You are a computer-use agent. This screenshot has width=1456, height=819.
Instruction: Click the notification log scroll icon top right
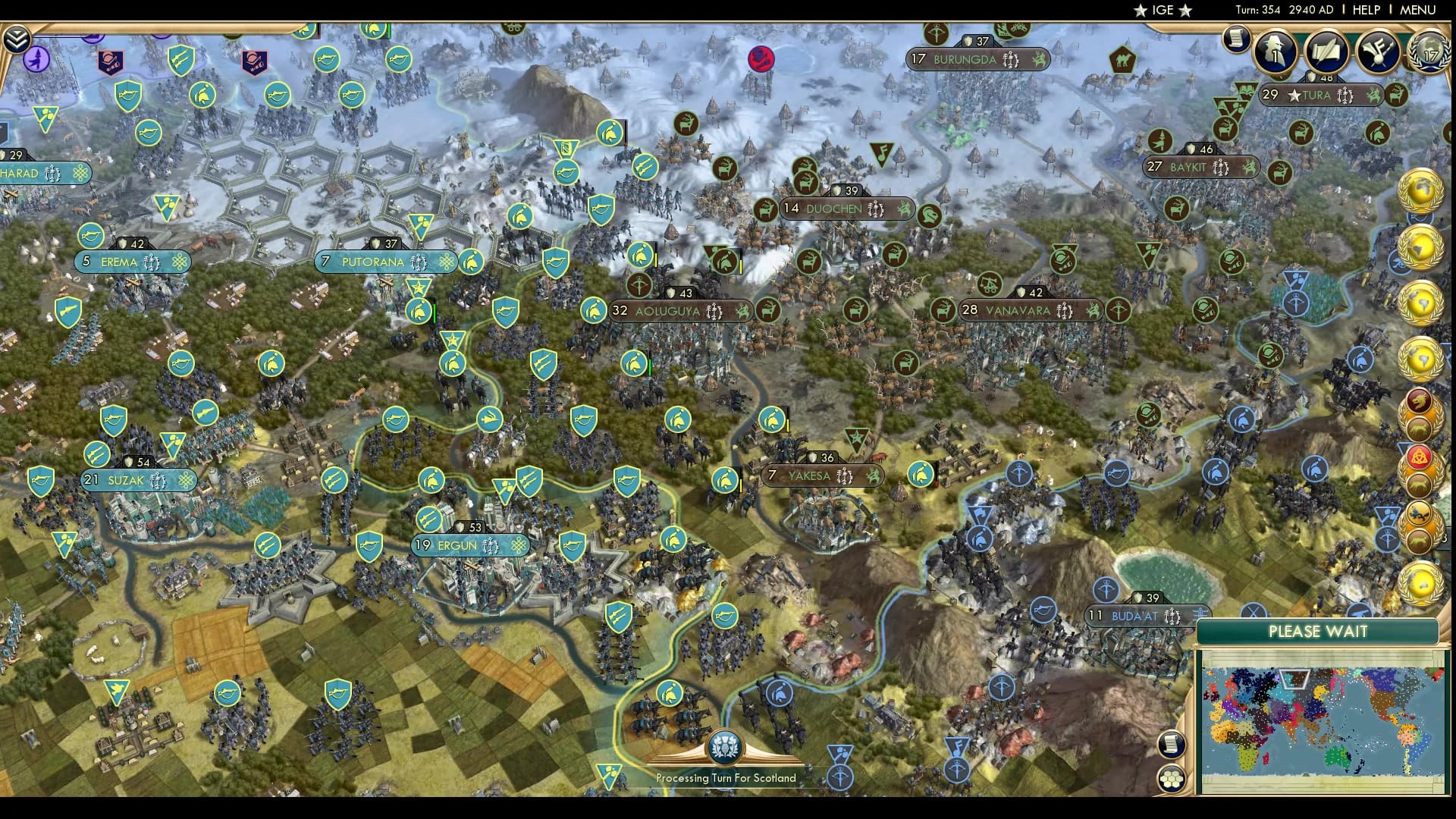point(1237,41)
